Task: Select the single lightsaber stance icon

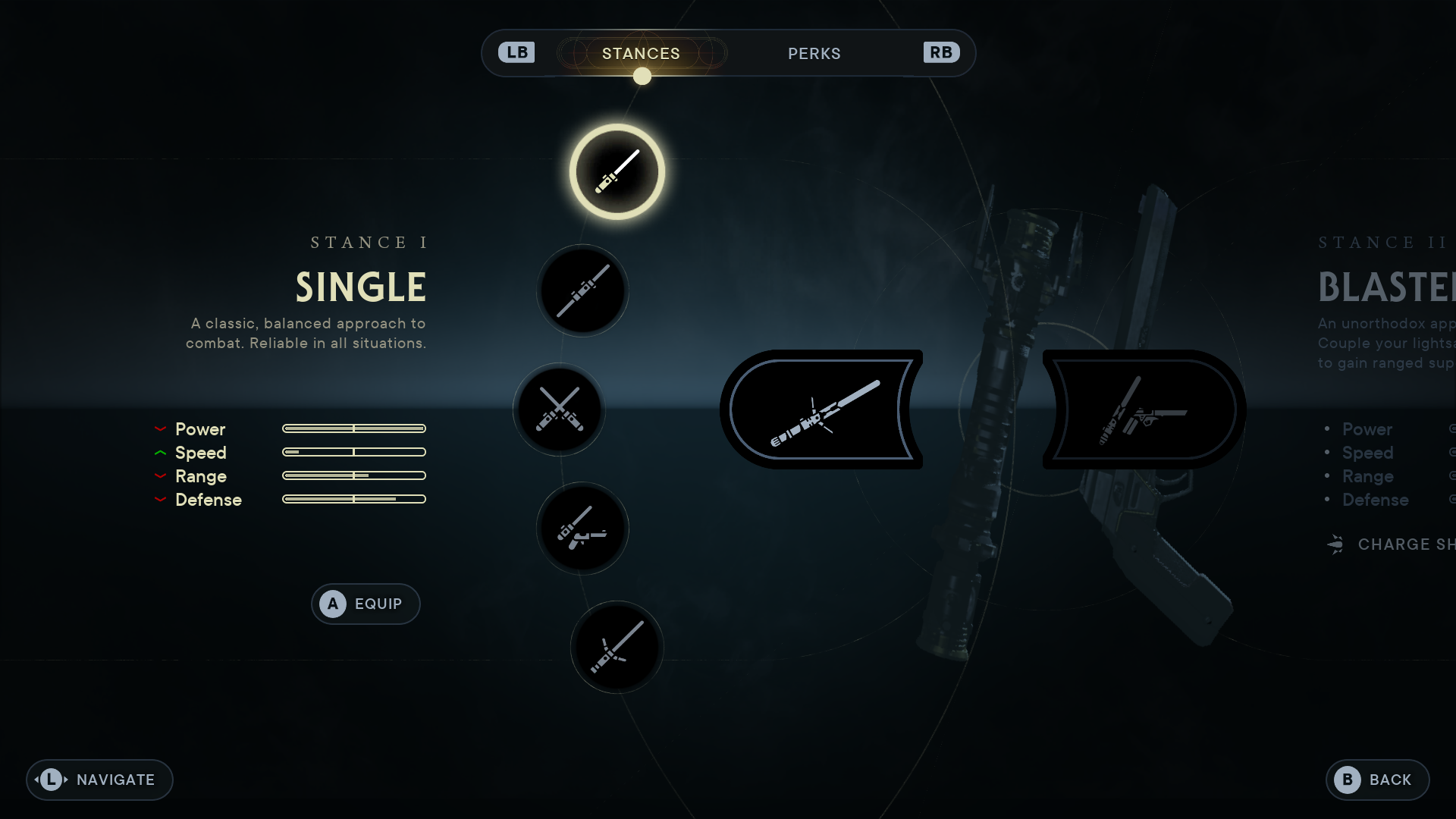Action: pos(617,172)
